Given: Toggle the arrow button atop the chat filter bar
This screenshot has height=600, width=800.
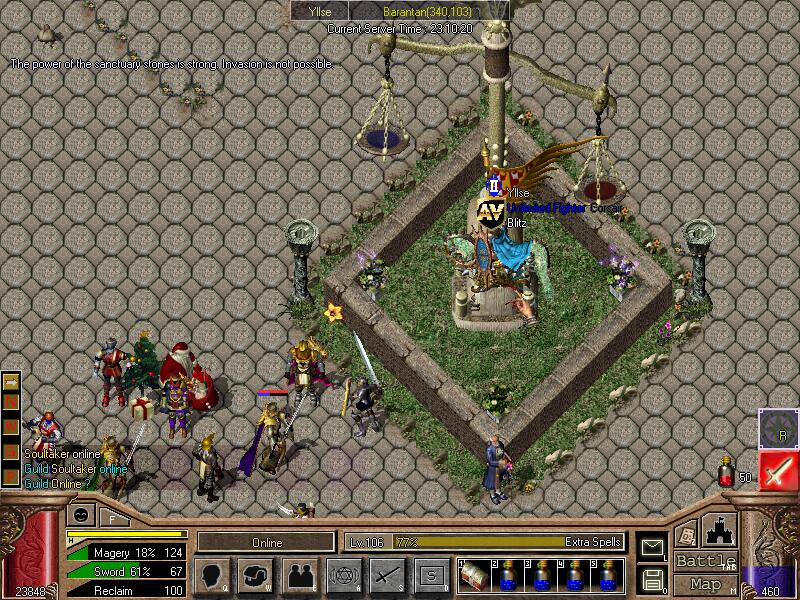Looking at the screenshot, I should [12, 382].
